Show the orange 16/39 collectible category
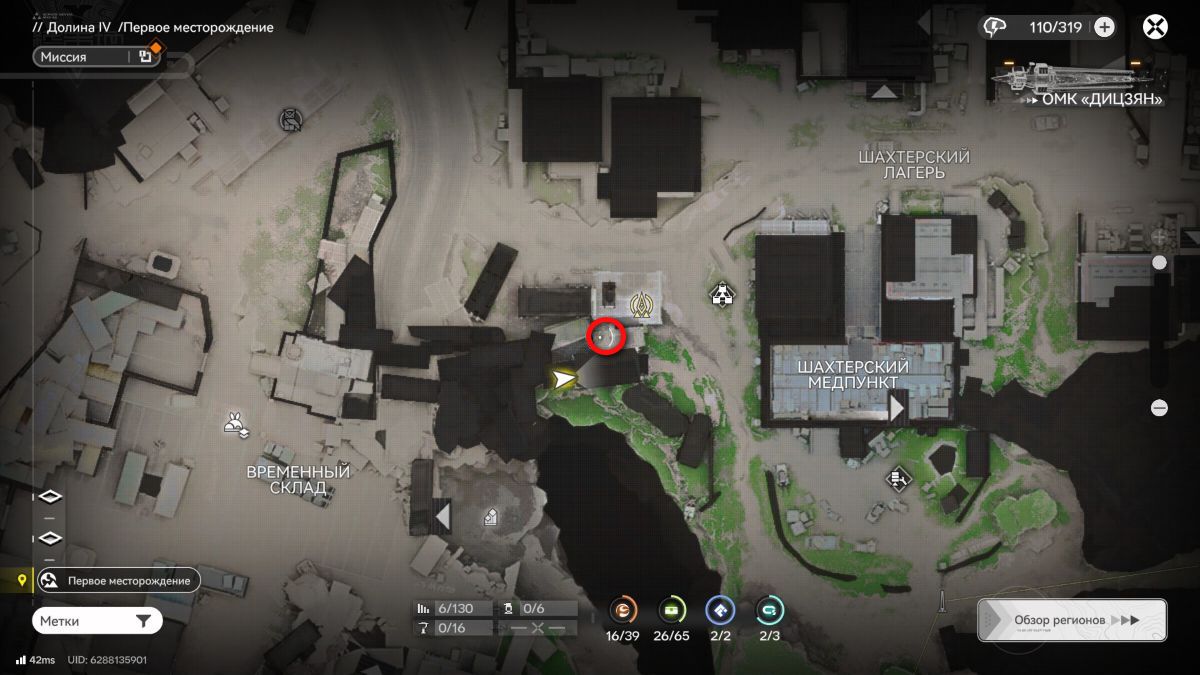The height and width of the screenshot is (675, 1200). coord(624,611)
